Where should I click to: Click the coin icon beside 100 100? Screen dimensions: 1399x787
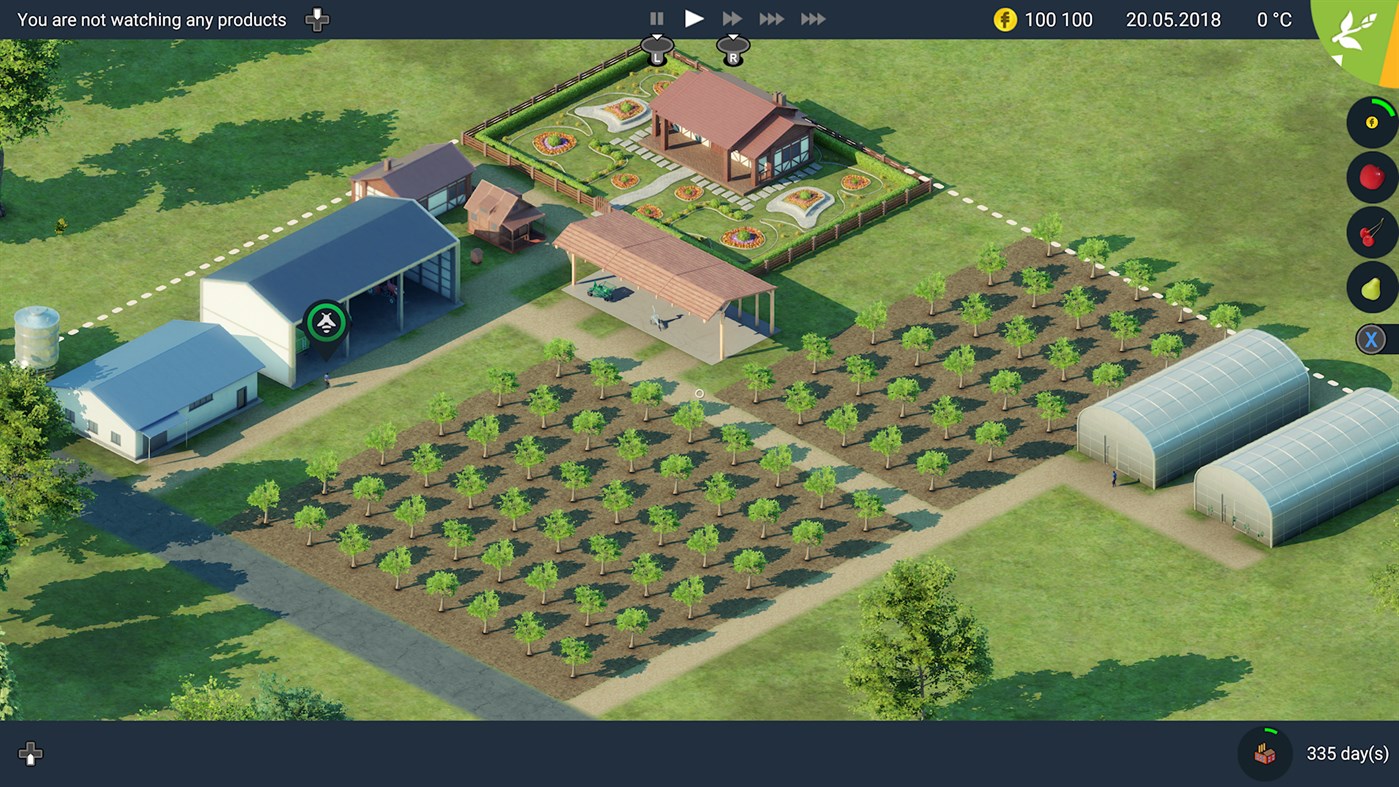[1003, 19]
